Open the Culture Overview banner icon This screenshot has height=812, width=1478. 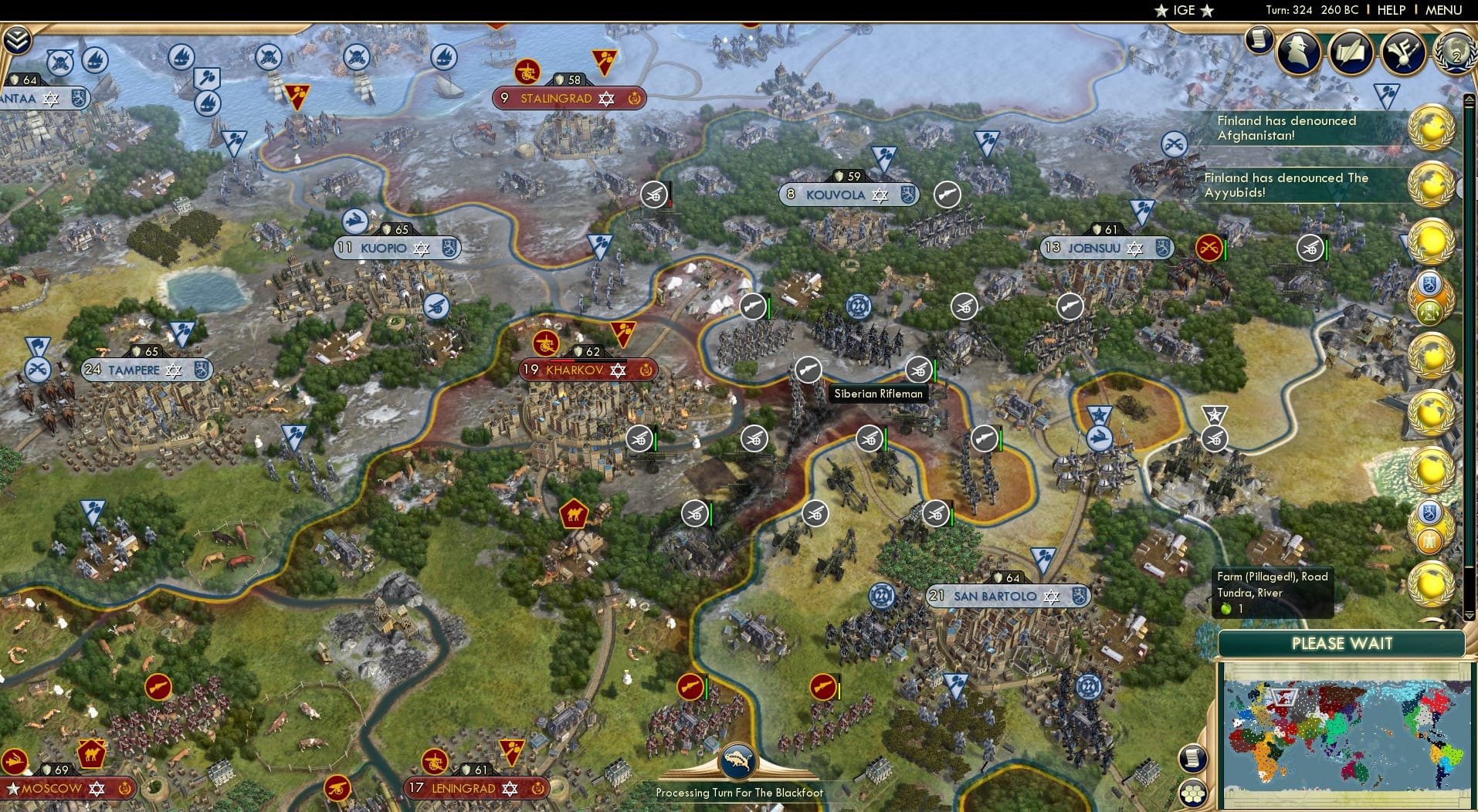pyautogui.click(x=1404, y=52)
